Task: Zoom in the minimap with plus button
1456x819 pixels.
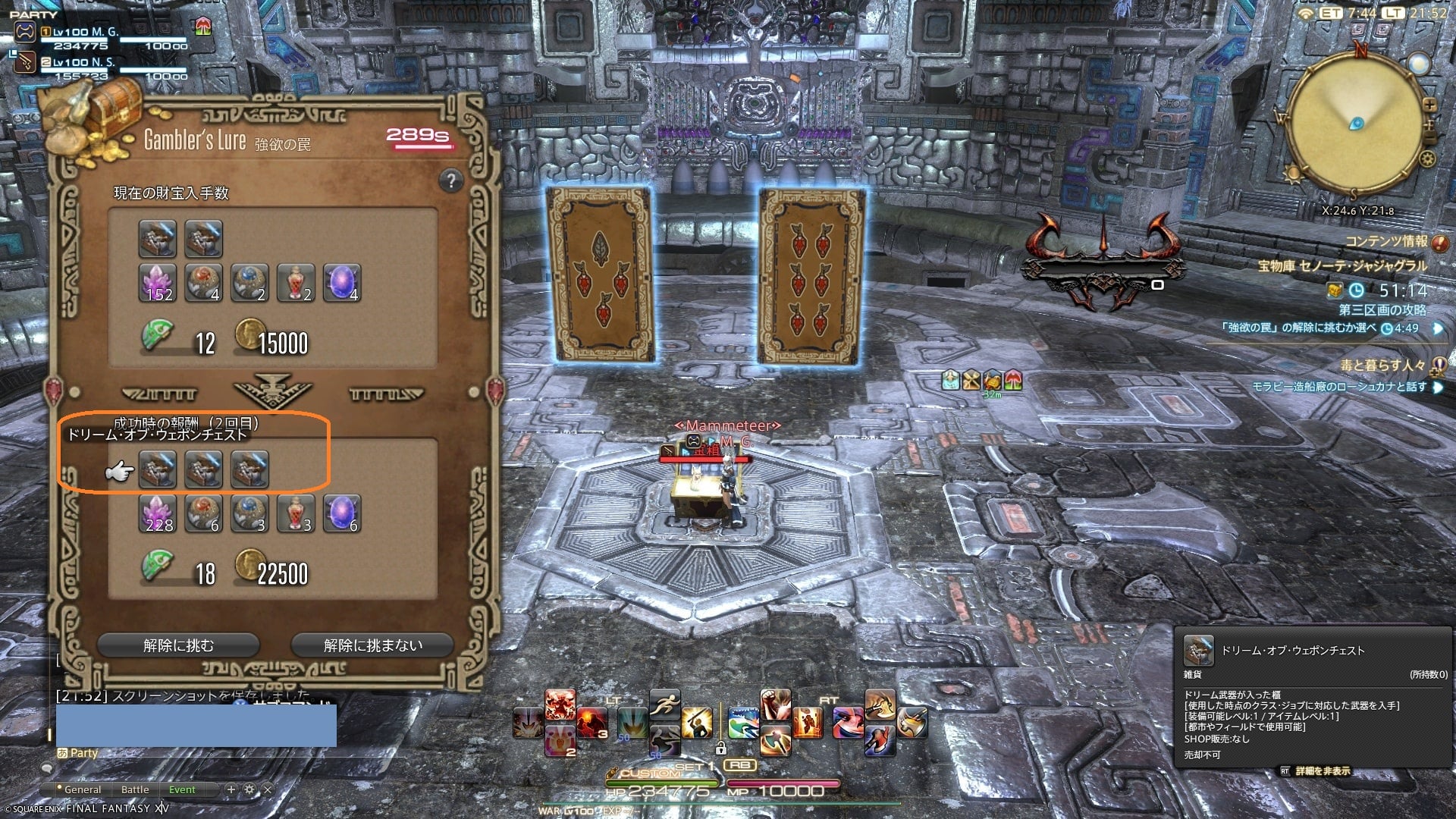Action: 1429,105
